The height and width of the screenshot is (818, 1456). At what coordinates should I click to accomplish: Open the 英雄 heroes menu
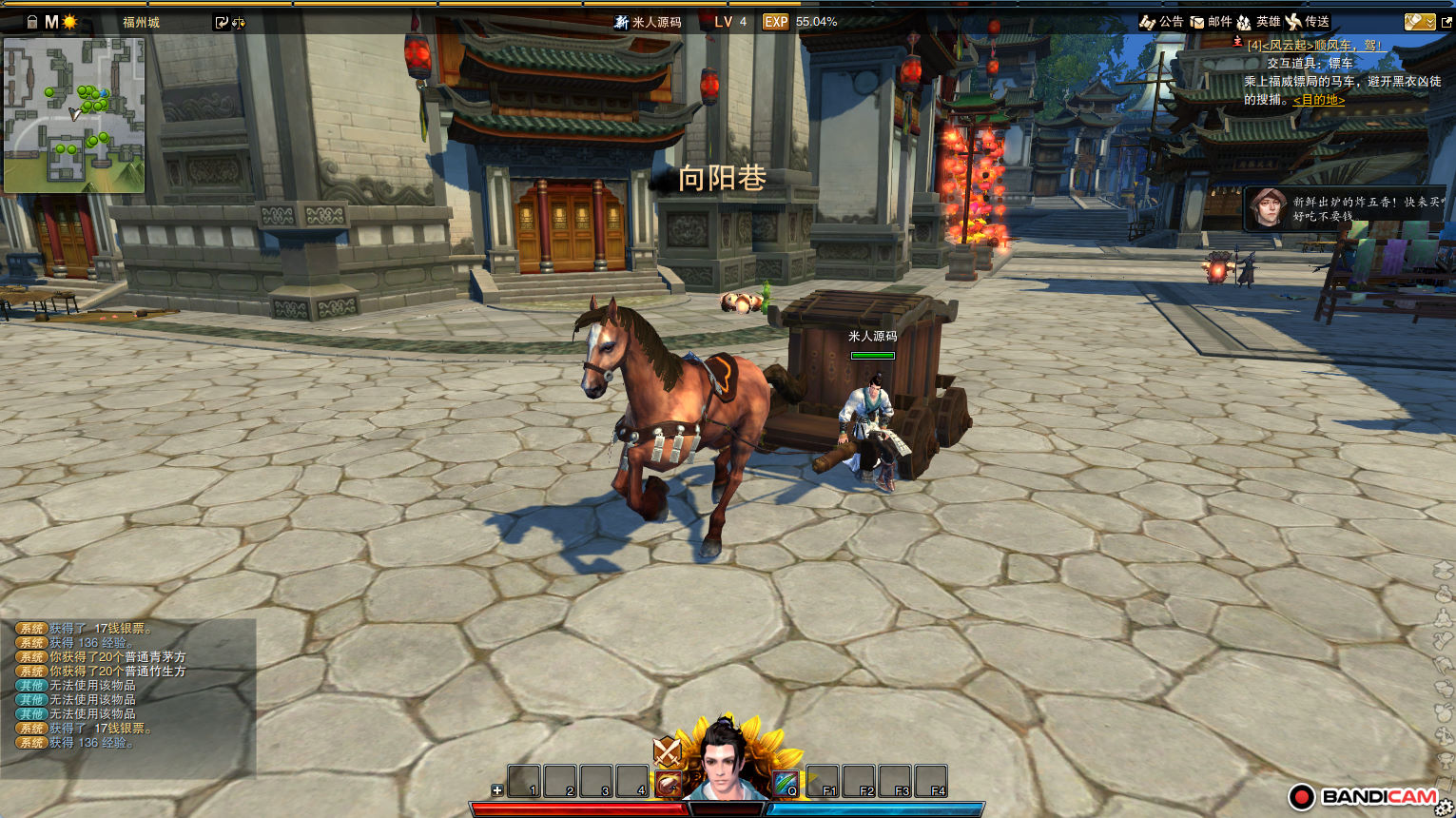(1258, 21)
